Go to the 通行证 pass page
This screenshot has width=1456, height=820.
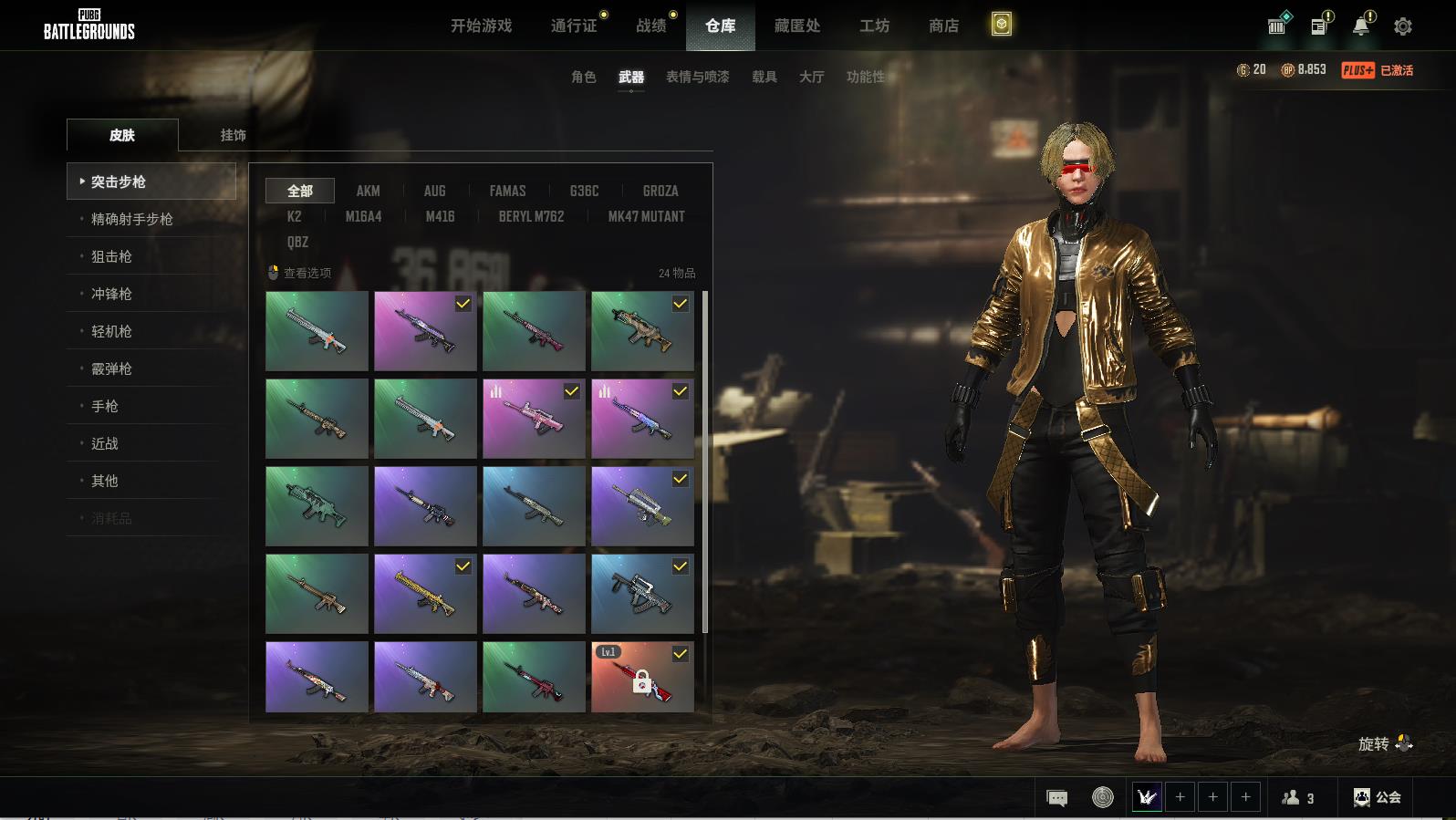[574, 26]
